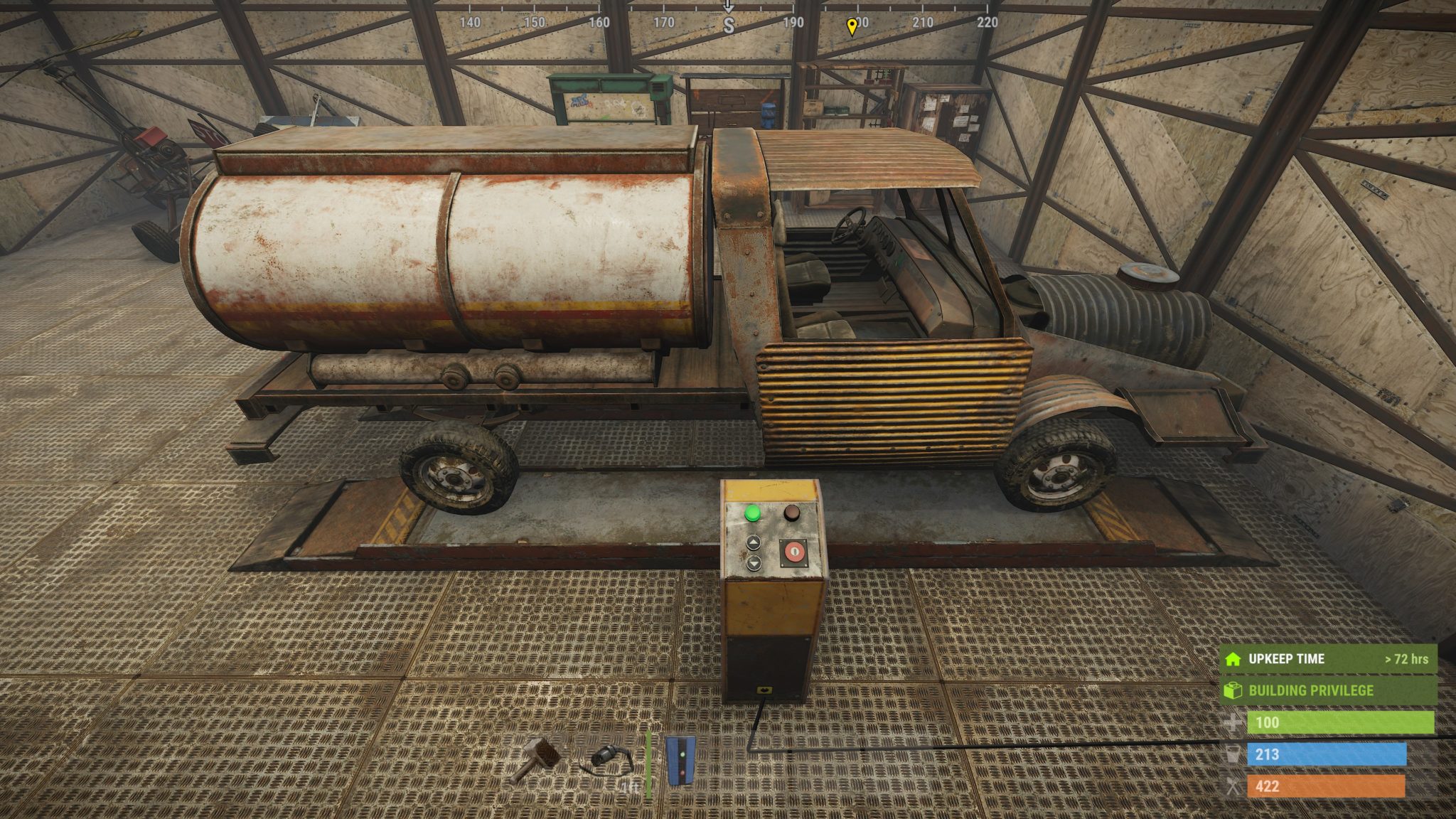Equip the wire tool from the hotbar

point(608,761)
